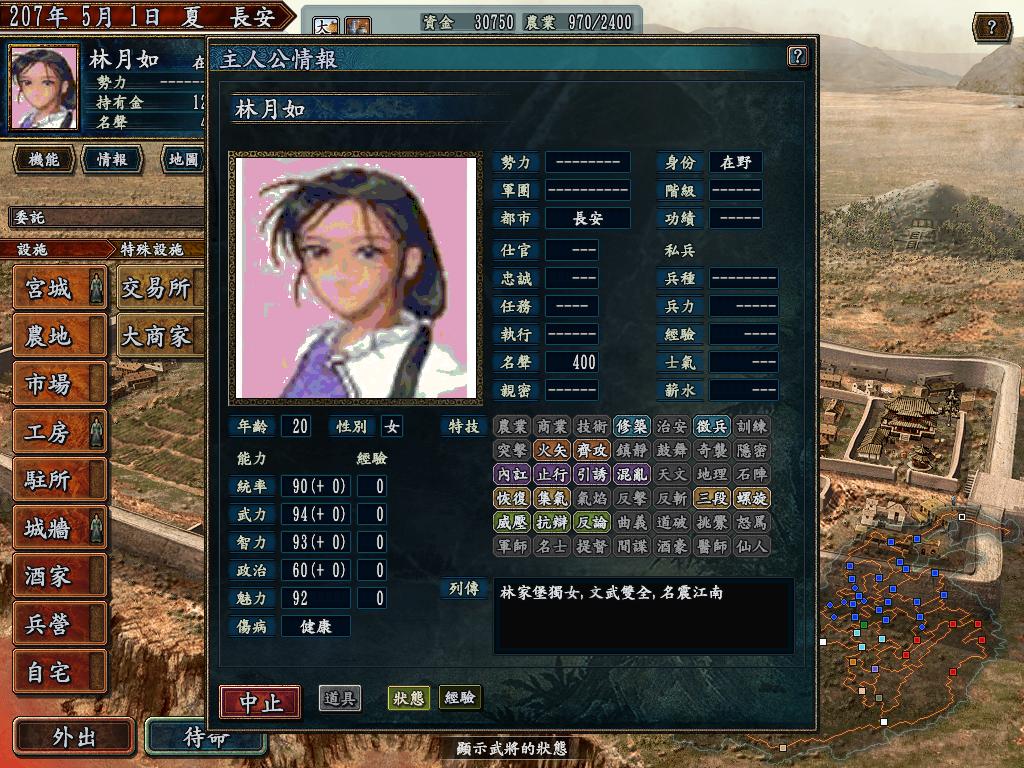Open the dialog help question mark

pos(797,56)
